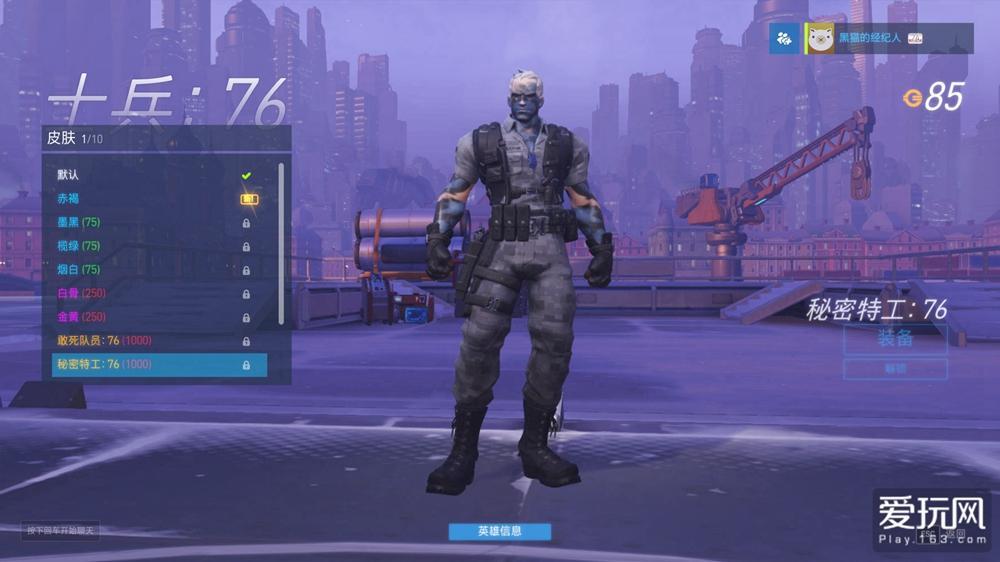Image resolution: width=1000 pixels, height=562 pixels.
Task: Preview the 敢死队员: 76 skin
Action: (x=150, y=341)
